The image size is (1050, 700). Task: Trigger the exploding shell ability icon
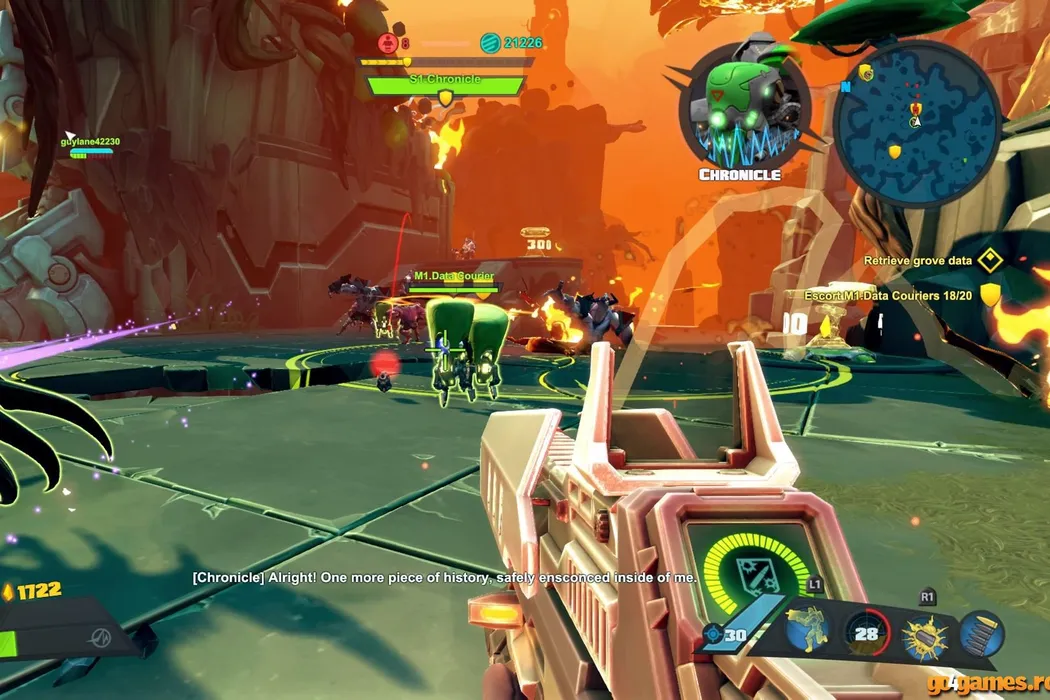click(x=925, y=635)
